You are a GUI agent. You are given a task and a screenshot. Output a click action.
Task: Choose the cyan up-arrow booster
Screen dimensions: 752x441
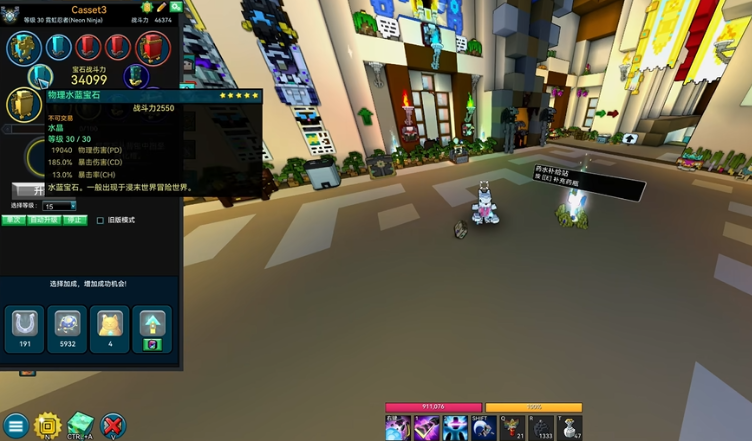(153, 324)
